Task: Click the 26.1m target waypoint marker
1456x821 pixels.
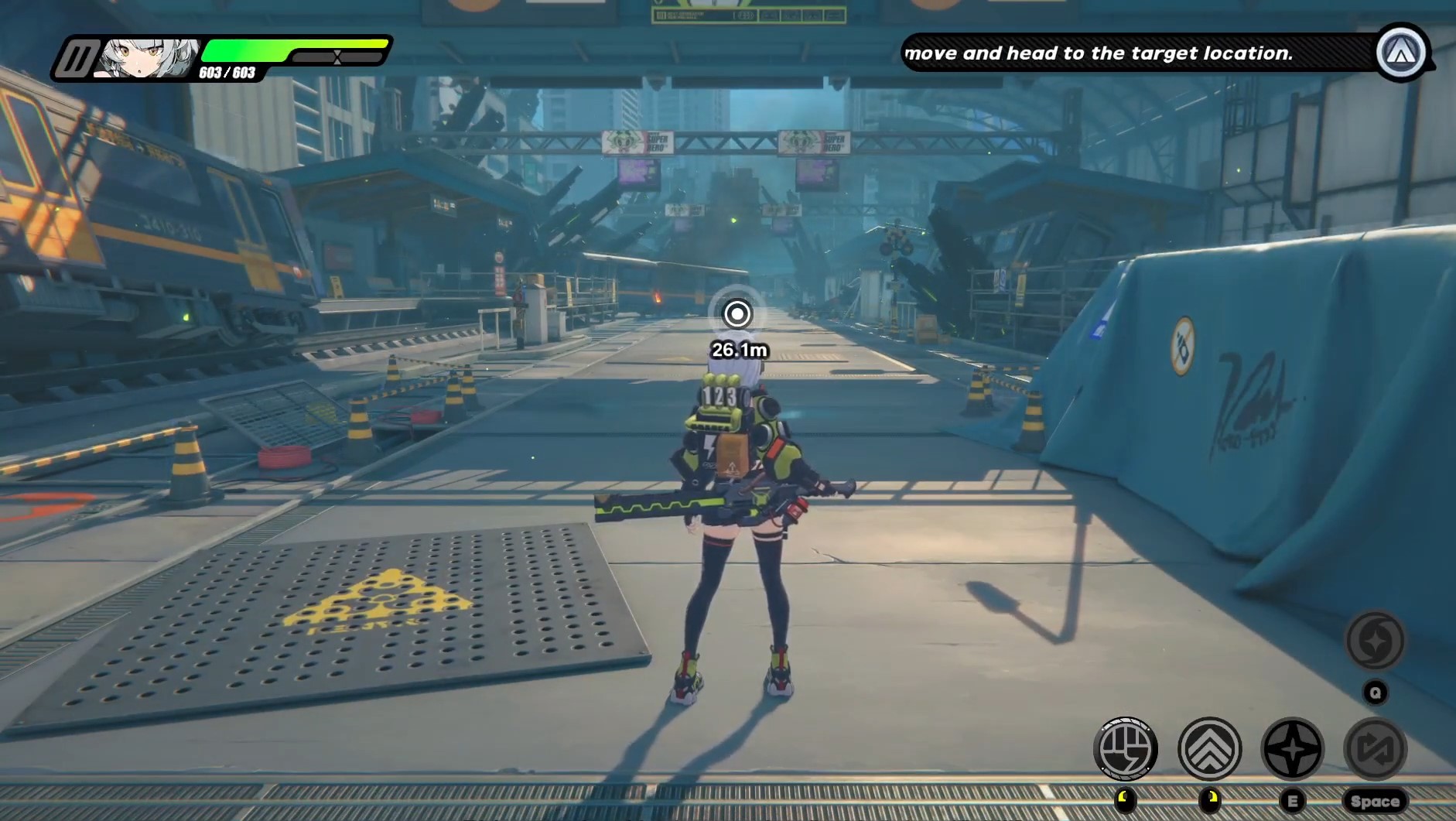Action: coord(737,314)
